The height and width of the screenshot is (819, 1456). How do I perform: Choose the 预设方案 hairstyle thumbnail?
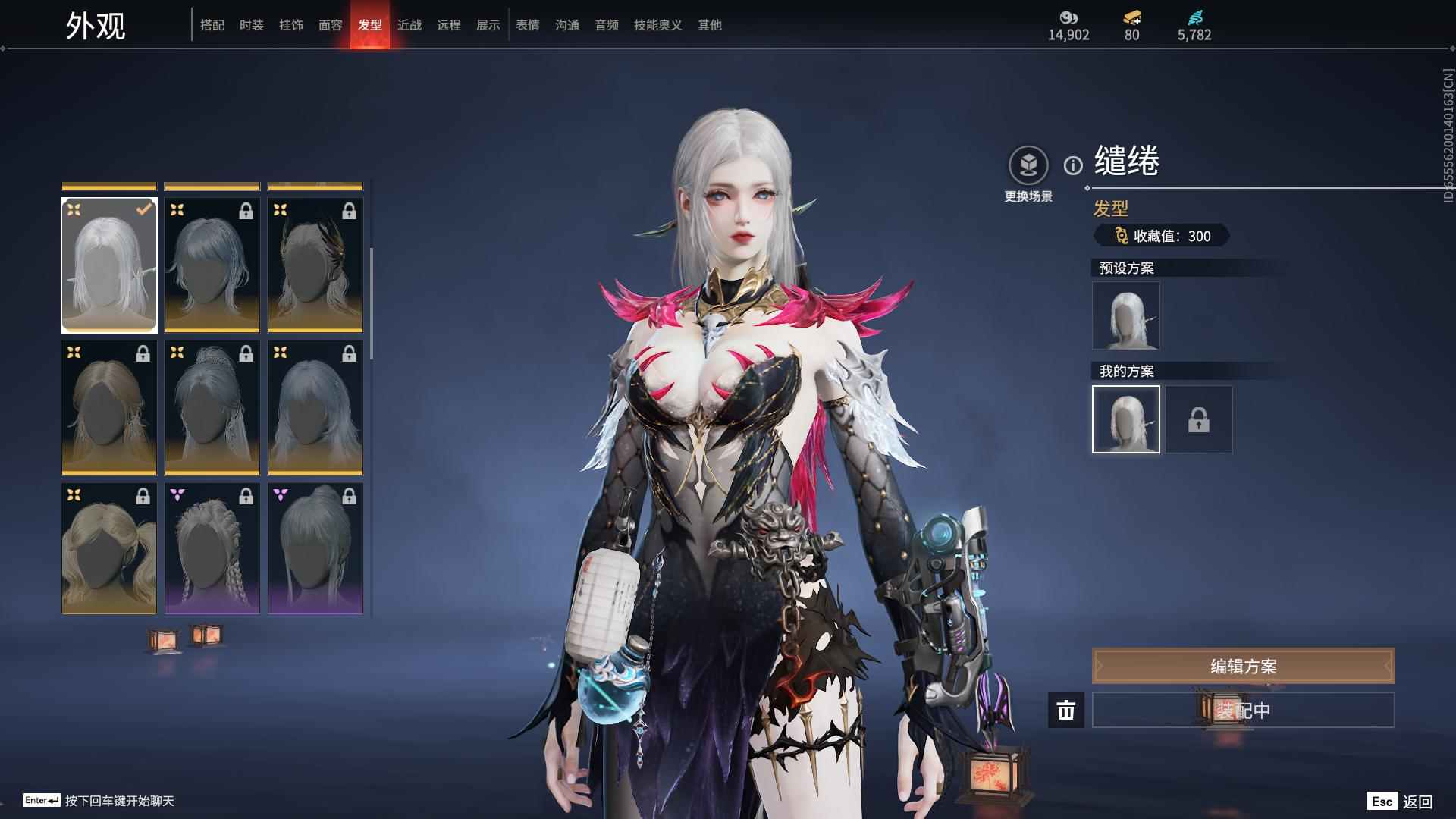click(x=1125, y=315)
